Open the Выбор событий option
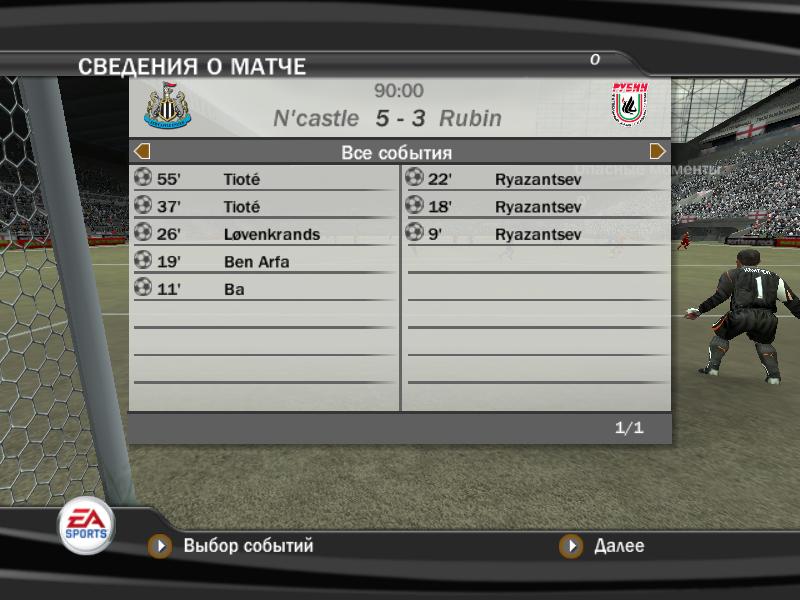The image size is (800, 600). click(235, 546)
